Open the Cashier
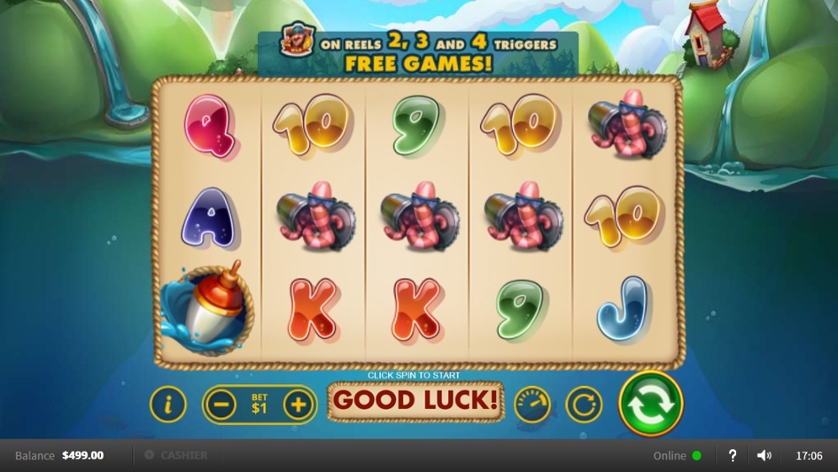 pyautogui.click(x=177, y=455)
